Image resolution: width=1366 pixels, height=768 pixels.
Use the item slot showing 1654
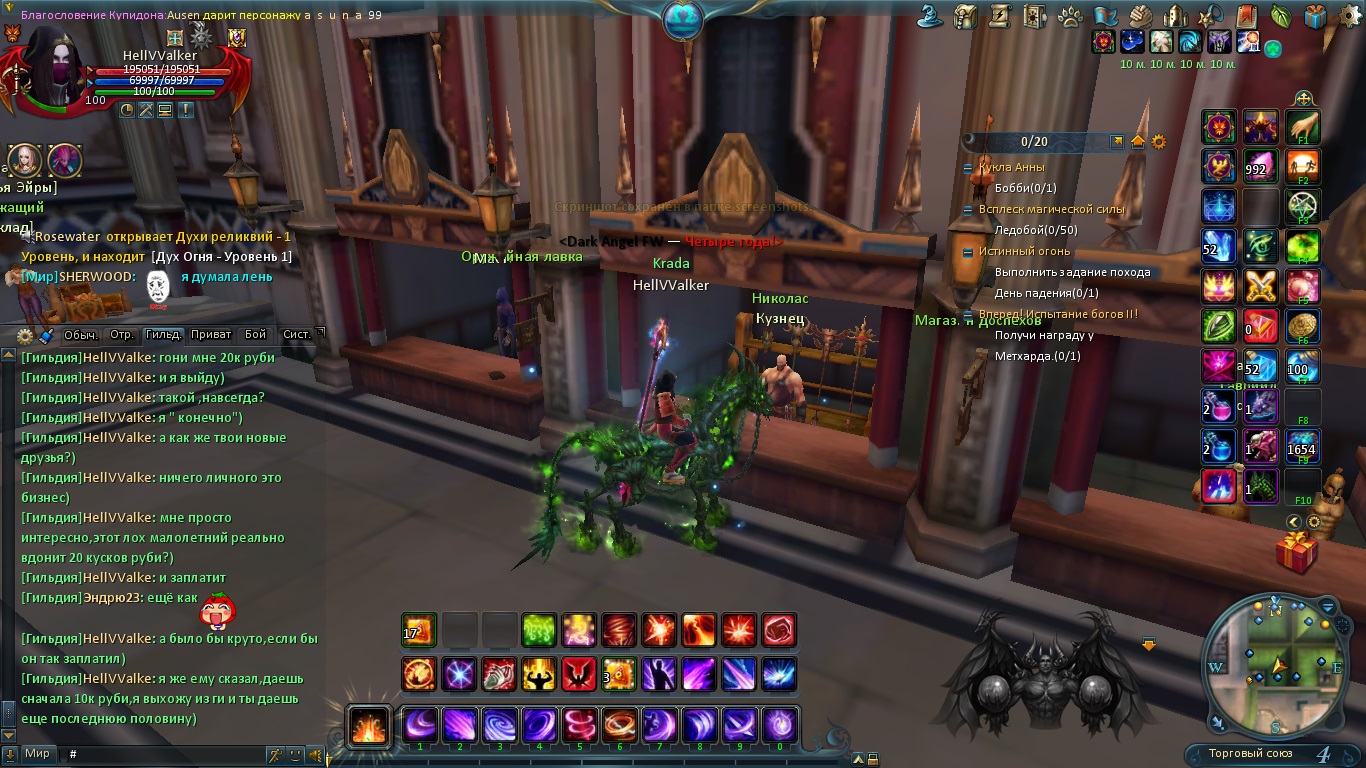tap(1302, 448)
